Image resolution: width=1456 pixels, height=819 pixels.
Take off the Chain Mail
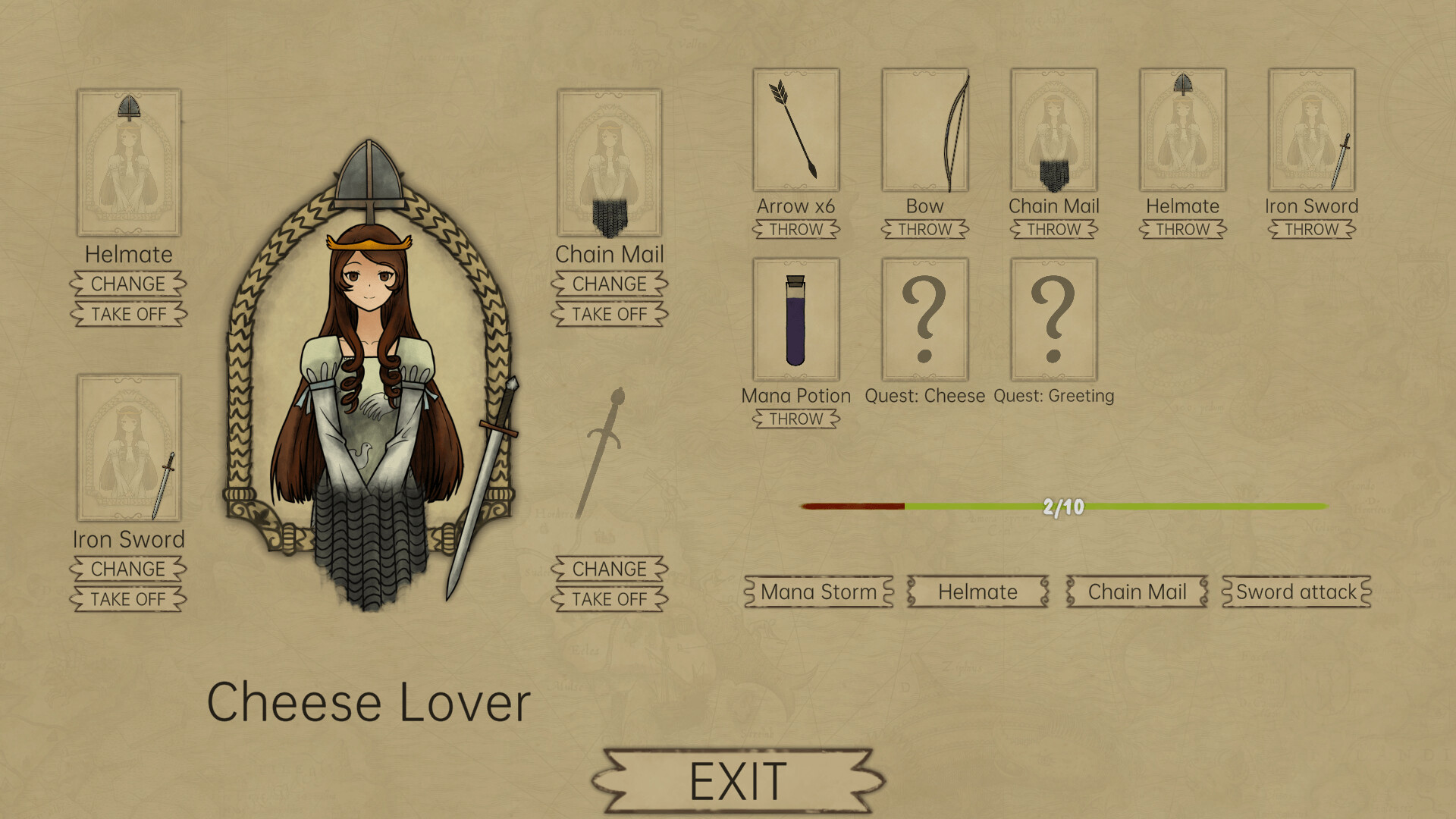pyautogui.click(x=610, y=314)
